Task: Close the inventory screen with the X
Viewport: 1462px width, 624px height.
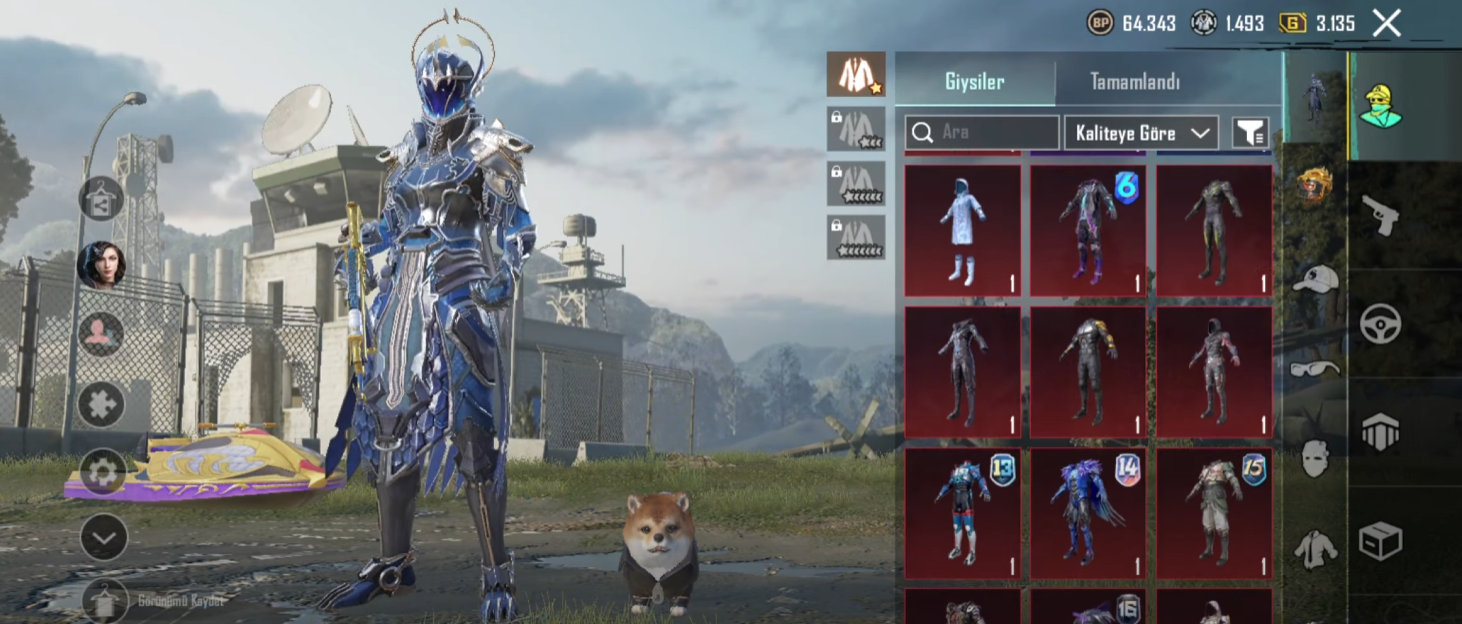Action: [1386, 23]
